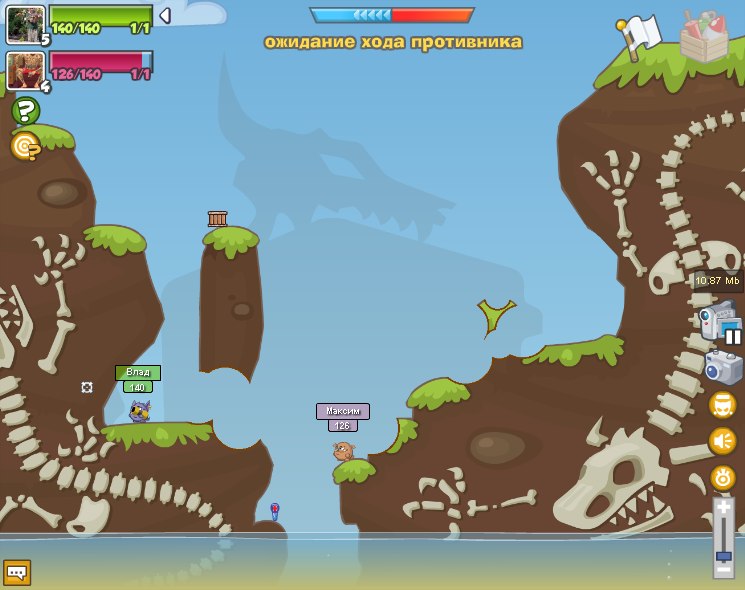Open the chat speech bubble
This screenshot has width=745, height=590.
pyautogui.click(x=17, y=572)
